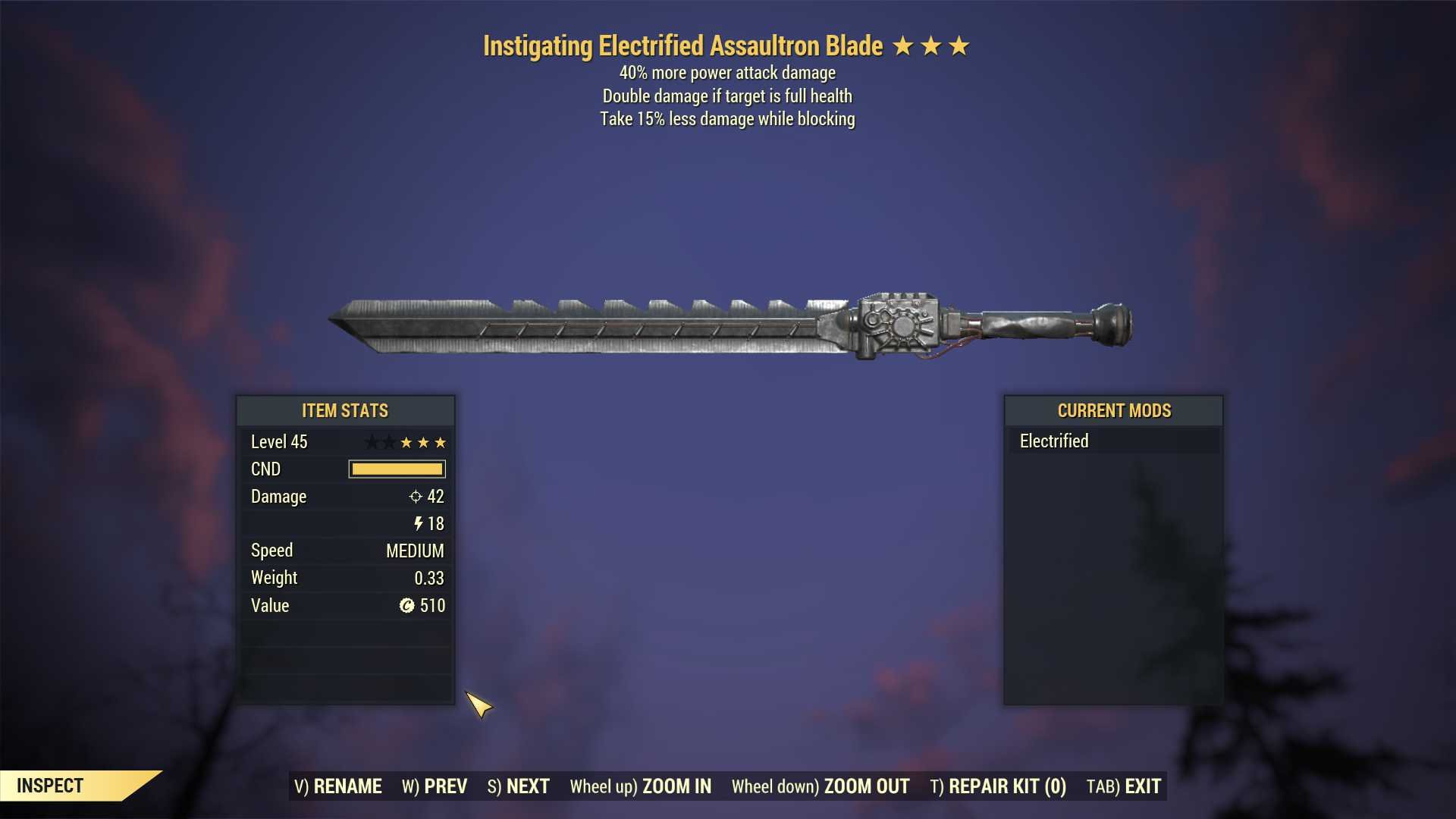This screenshot has width=1456, height=819.
Task: Choose the Rename option
Action: click(x=338, y=786)
